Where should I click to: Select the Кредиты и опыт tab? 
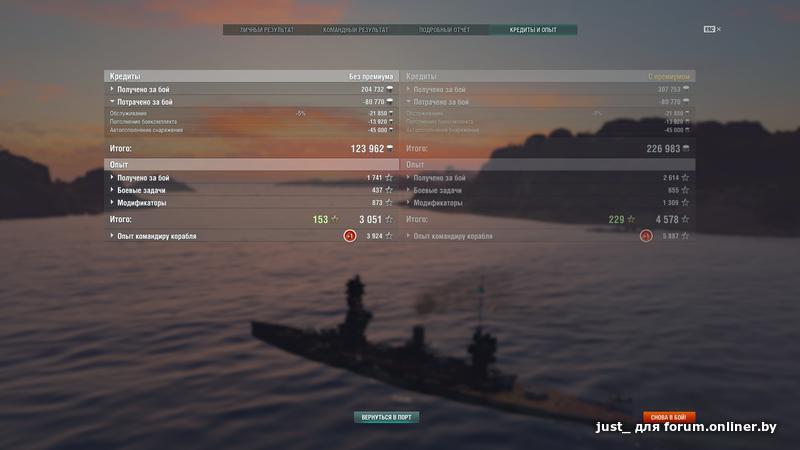(x=533, y=30)
